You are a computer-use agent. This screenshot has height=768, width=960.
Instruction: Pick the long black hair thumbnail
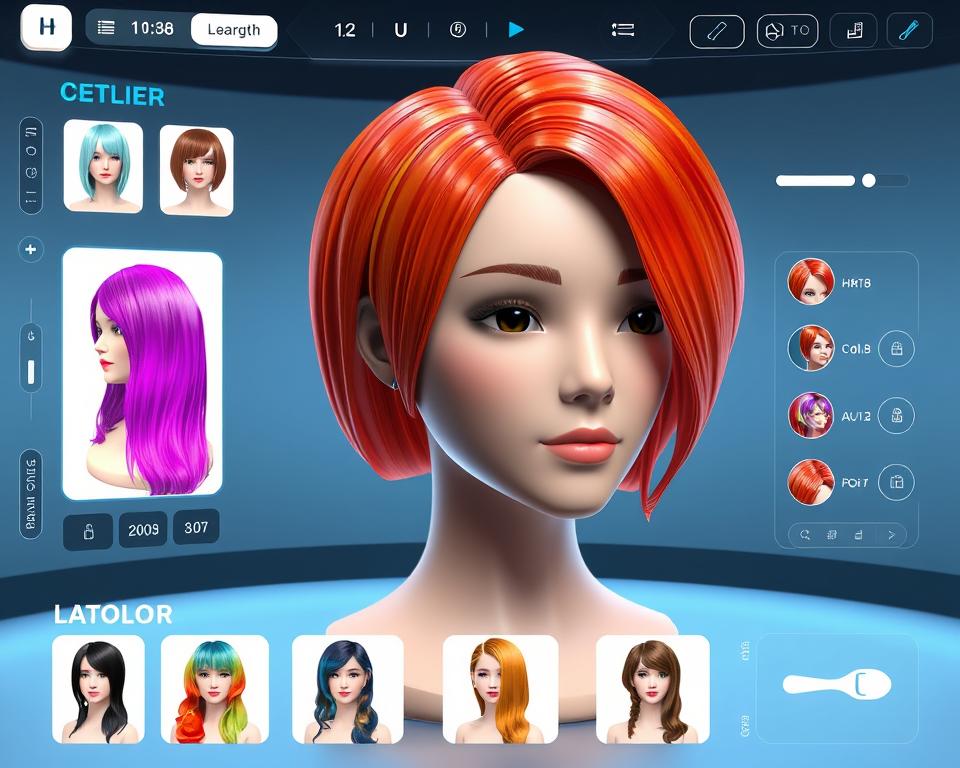click(98, 689)
